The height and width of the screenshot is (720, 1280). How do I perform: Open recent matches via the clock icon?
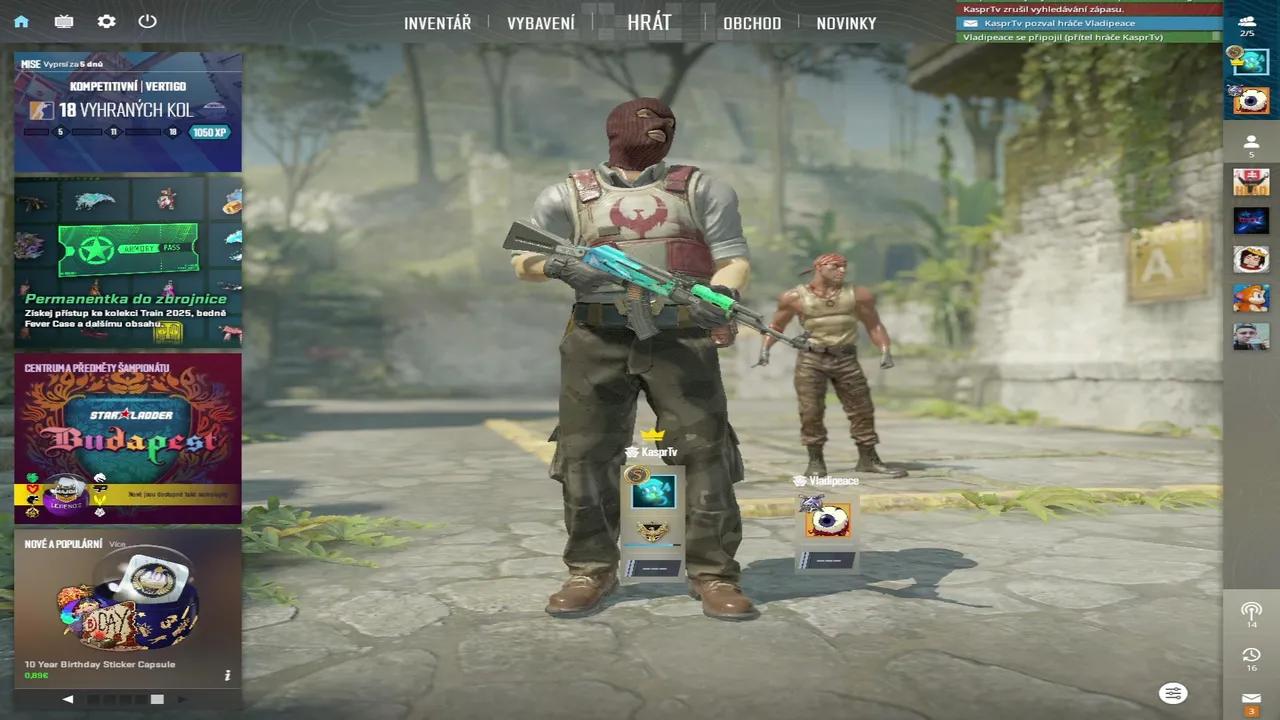[x=1251, y=653]
